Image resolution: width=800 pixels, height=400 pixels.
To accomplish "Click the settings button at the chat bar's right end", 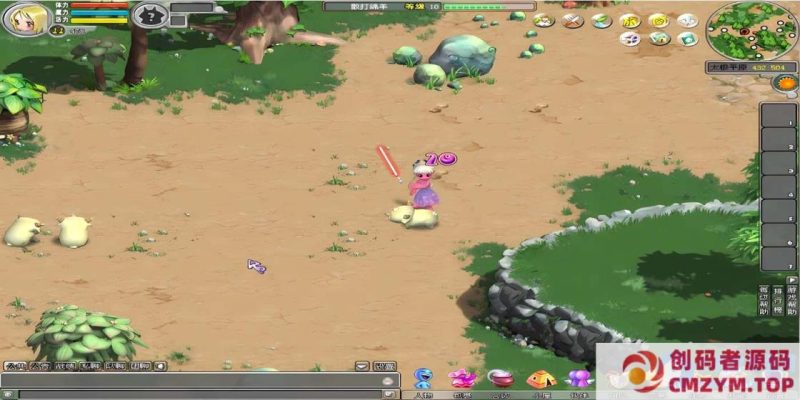I will (385, 366).
